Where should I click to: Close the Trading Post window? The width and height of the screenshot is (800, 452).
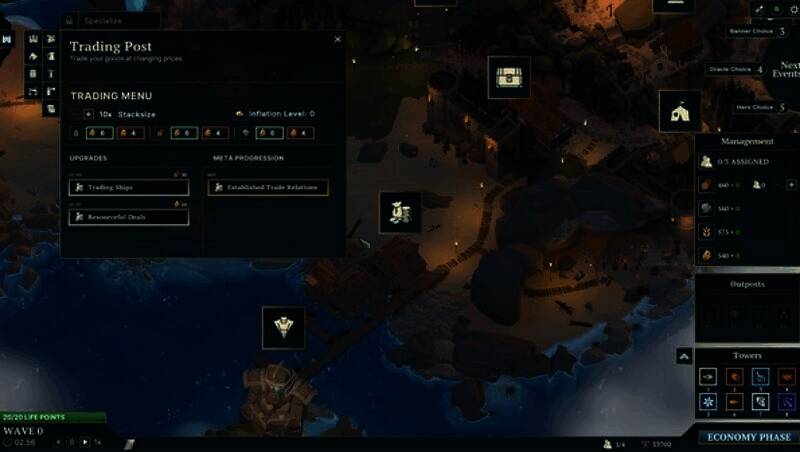pos(337,40)
